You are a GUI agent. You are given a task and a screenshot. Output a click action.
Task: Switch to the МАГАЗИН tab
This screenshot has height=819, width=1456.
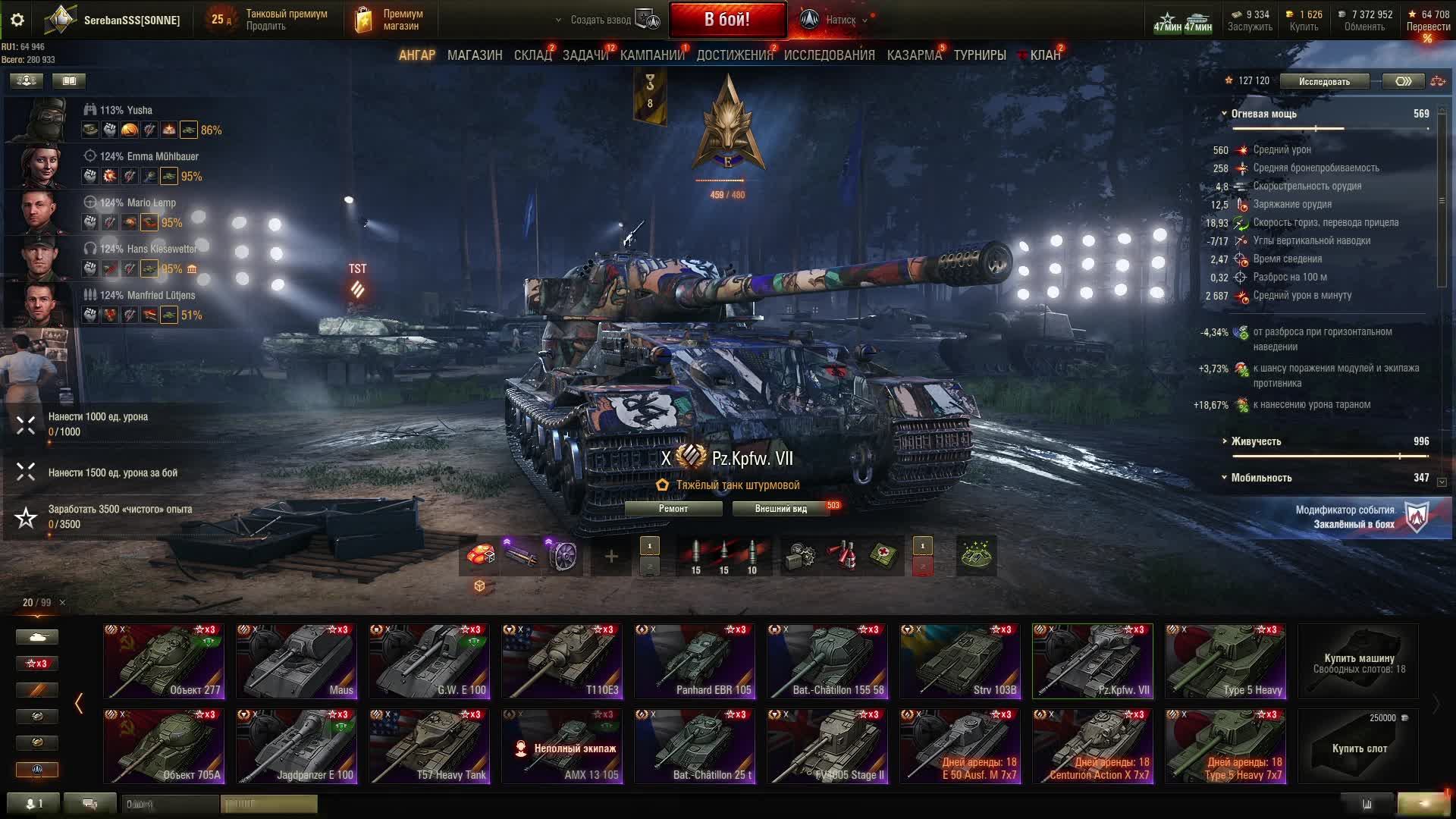click(x=474, y=55)
